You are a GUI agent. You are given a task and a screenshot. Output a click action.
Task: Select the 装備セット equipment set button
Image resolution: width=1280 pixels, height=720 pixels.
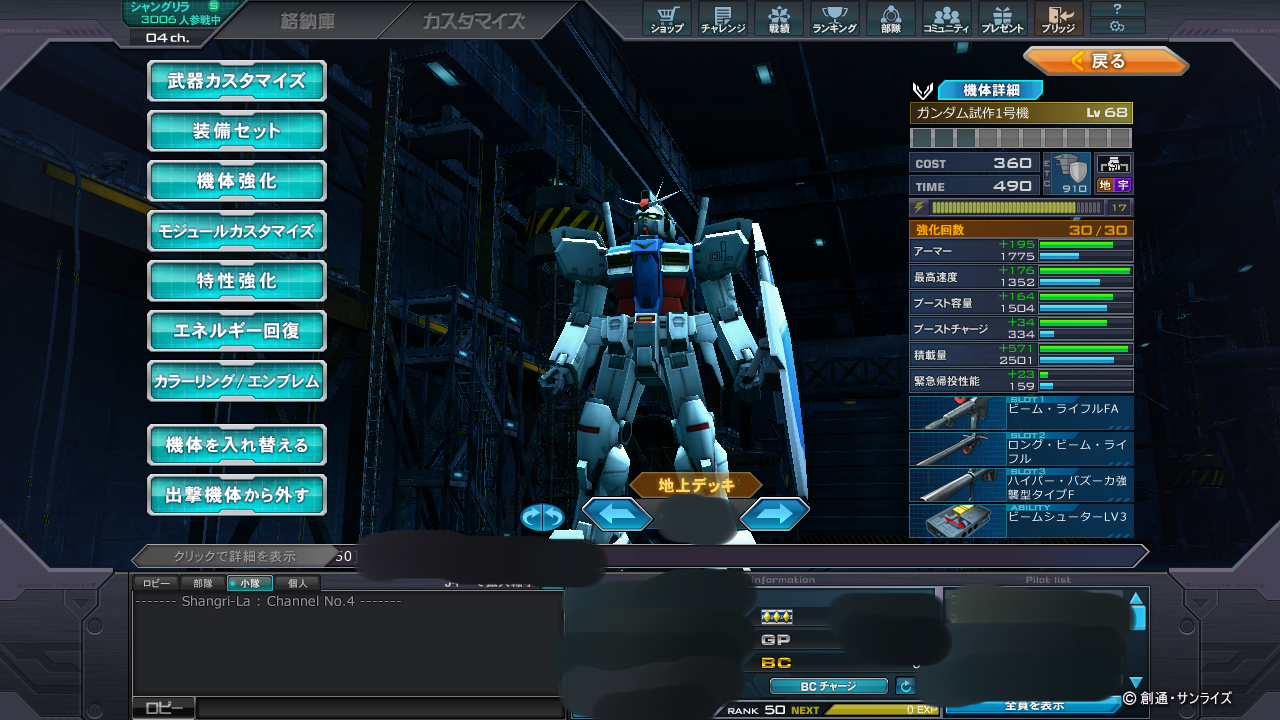point(237,131)
